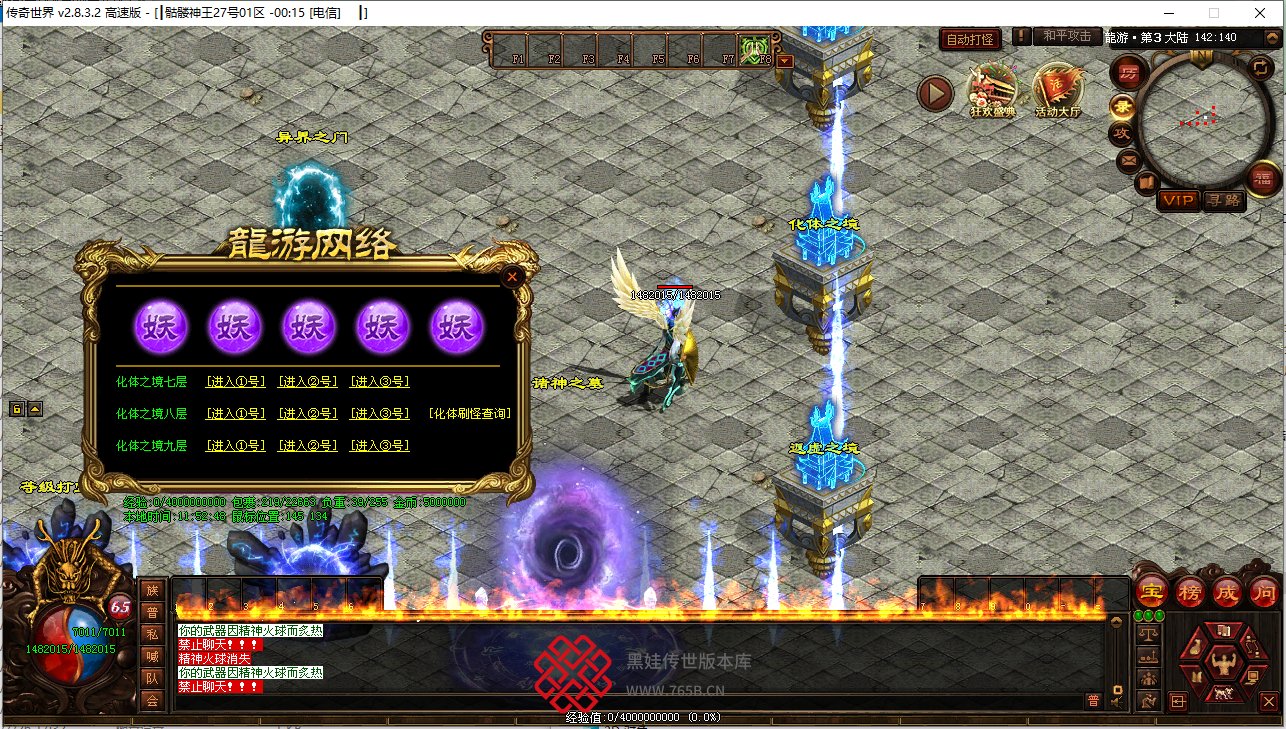Open the 化体刷怪查询 monster query

[x=469, y=413]
